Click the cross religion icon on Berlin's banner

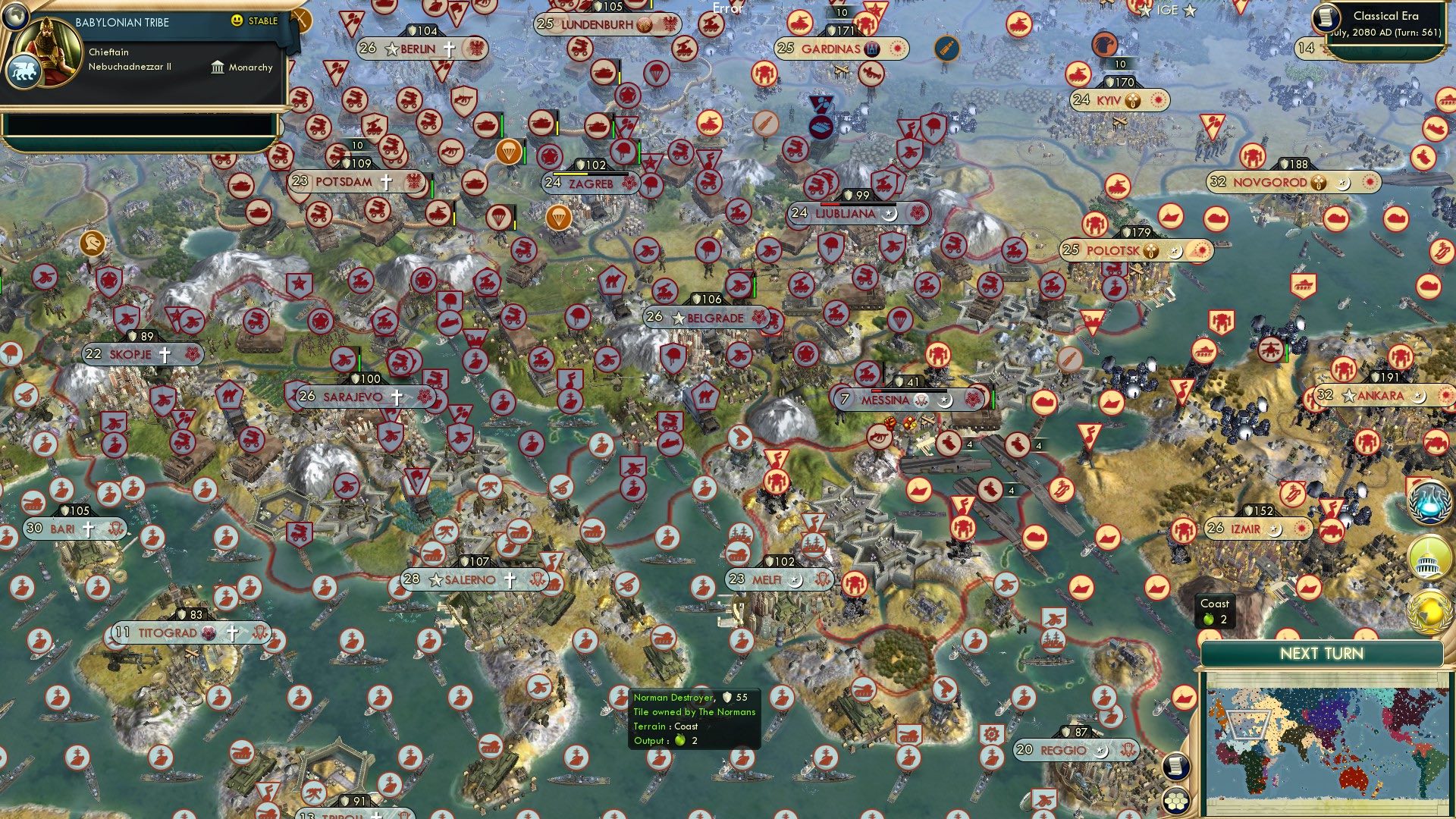point(449,49)
